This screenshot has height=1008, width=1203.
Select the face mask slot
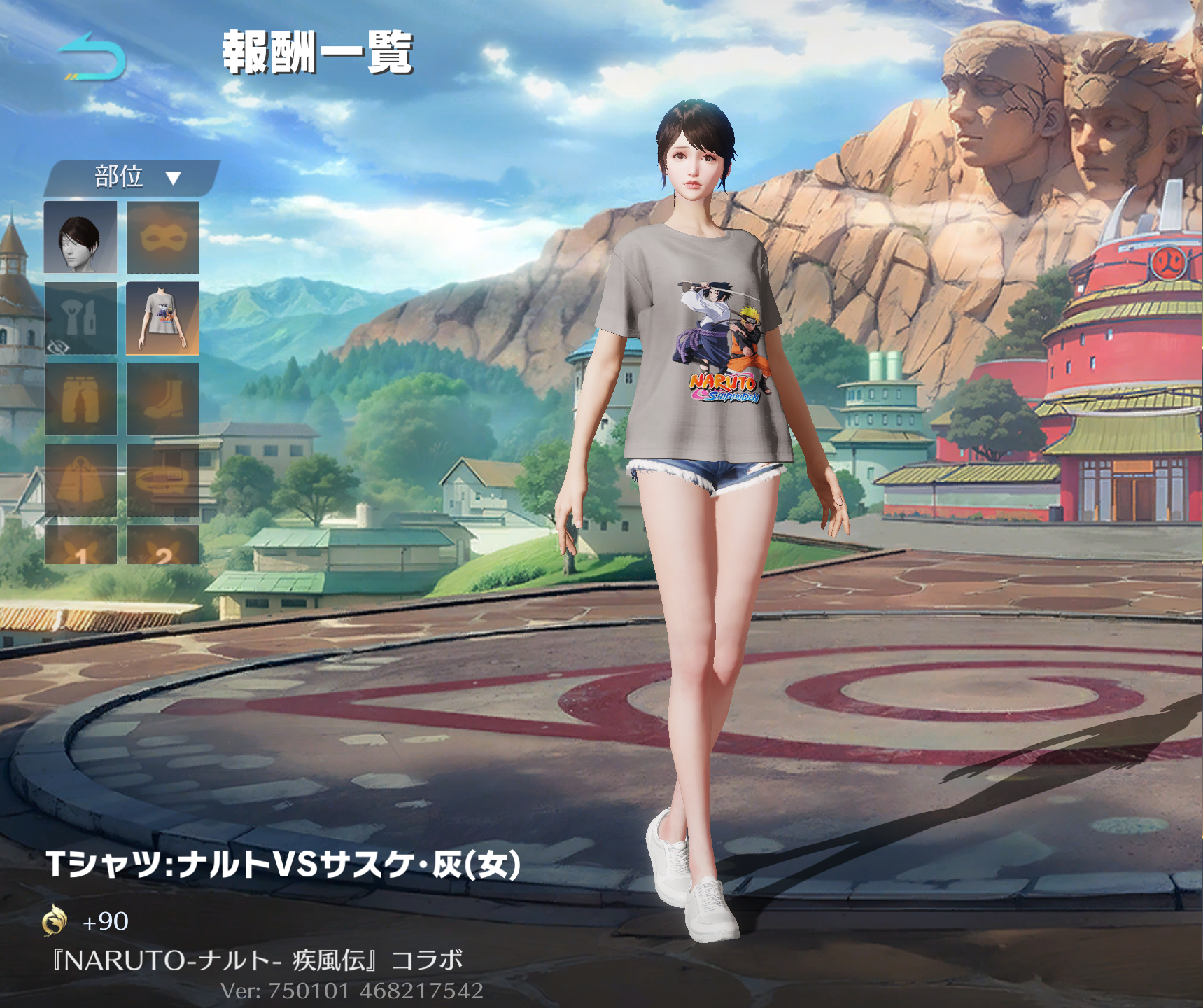click(162, 237)
